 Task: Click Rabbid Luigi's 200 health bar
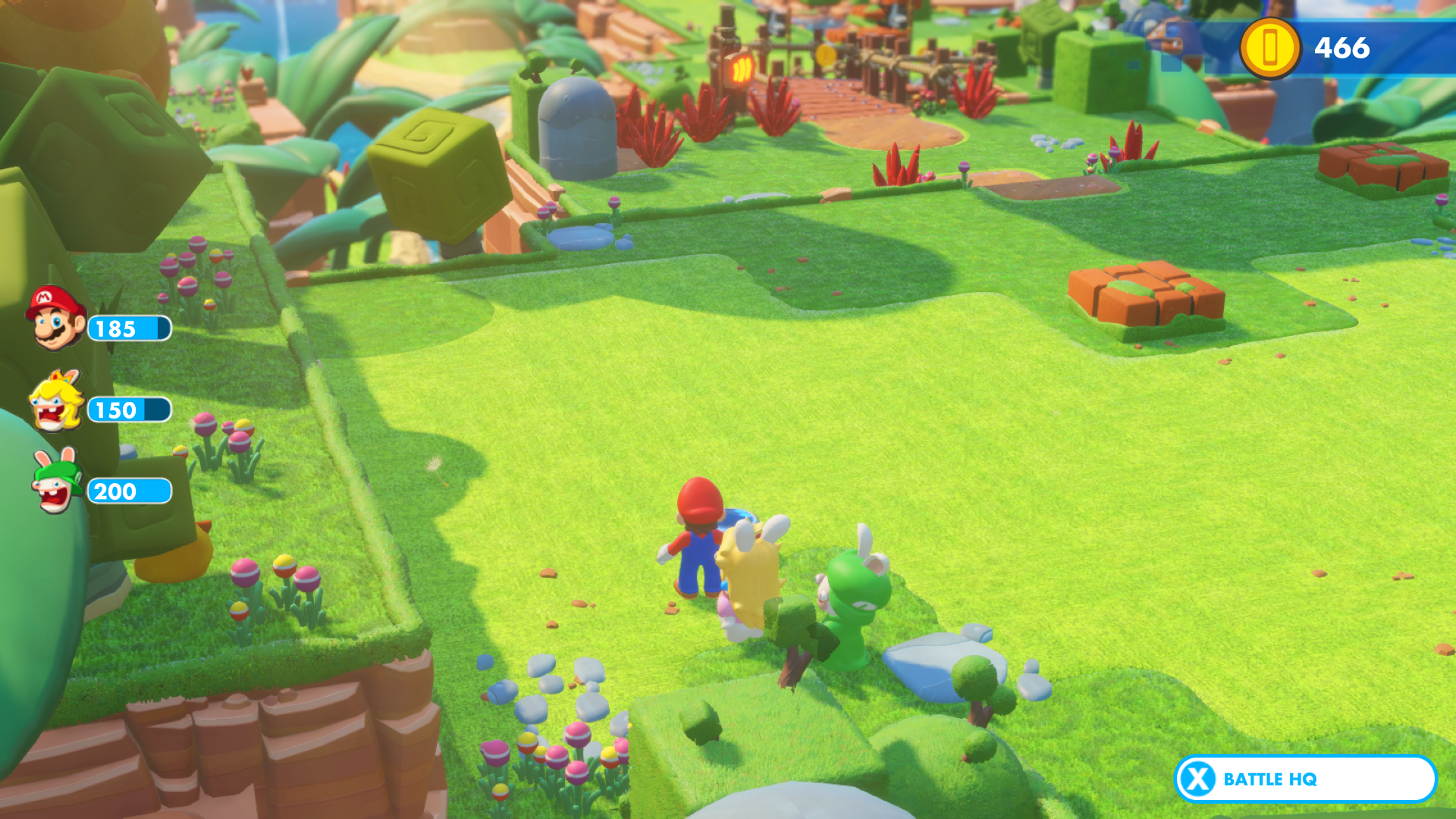[x=129, y=491]
